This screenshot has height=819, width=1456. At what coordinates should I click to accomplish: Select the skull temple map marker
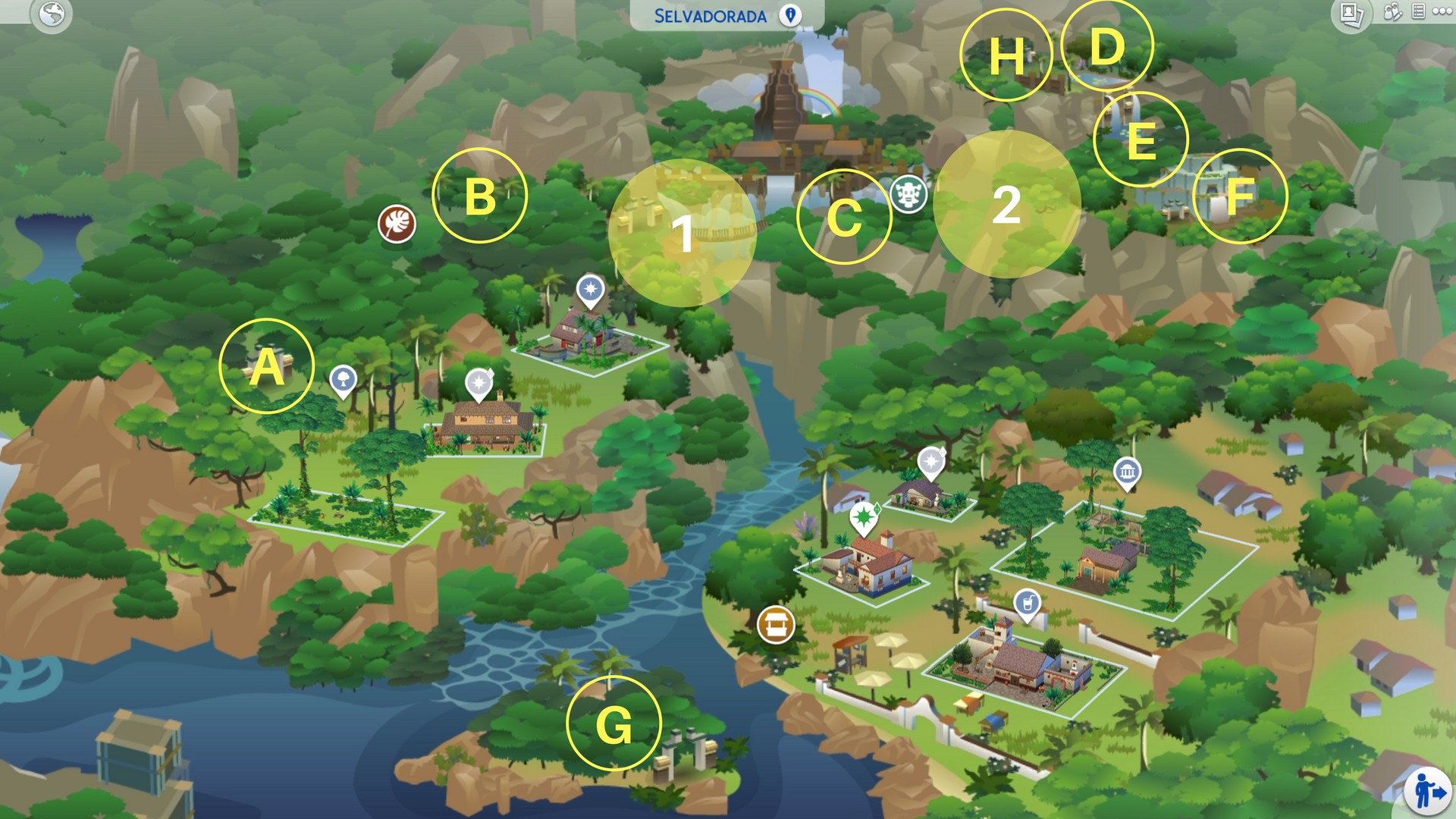click(908, 194)
